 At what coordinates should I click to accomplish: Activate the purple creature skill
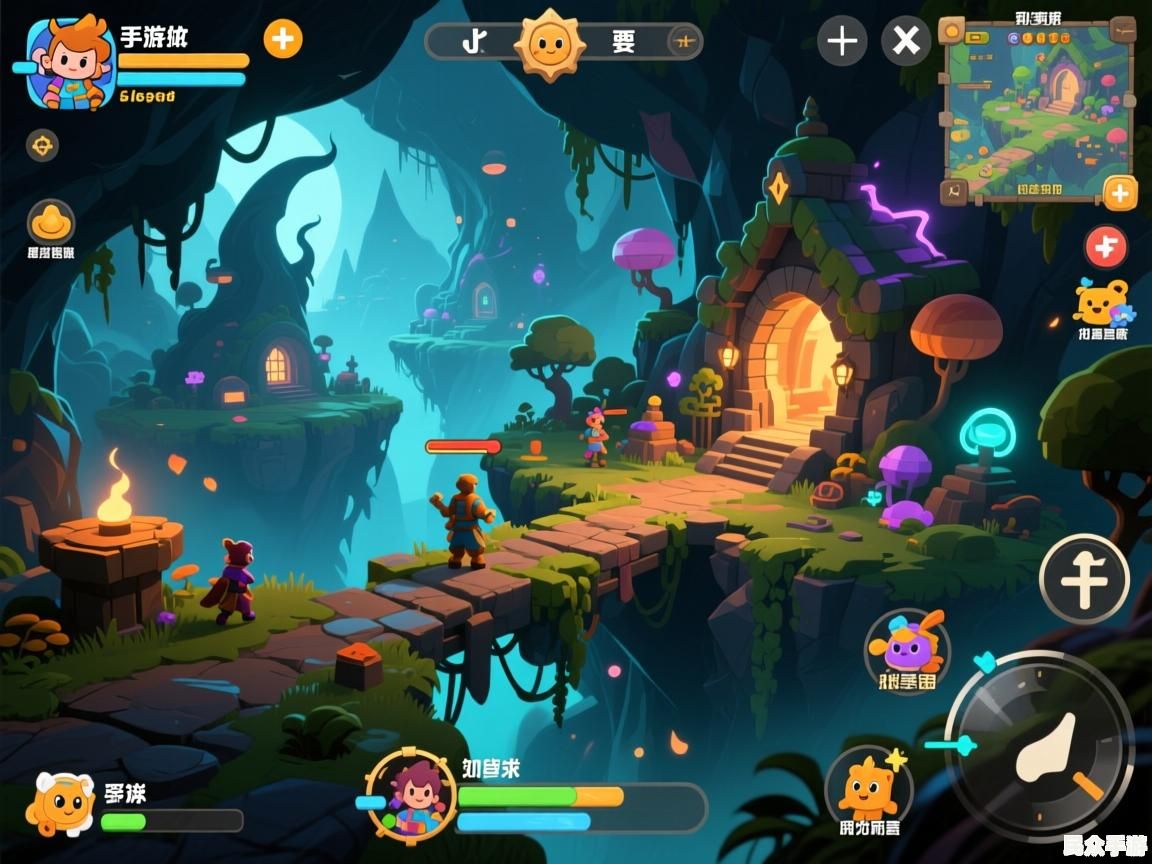(907, 647)
